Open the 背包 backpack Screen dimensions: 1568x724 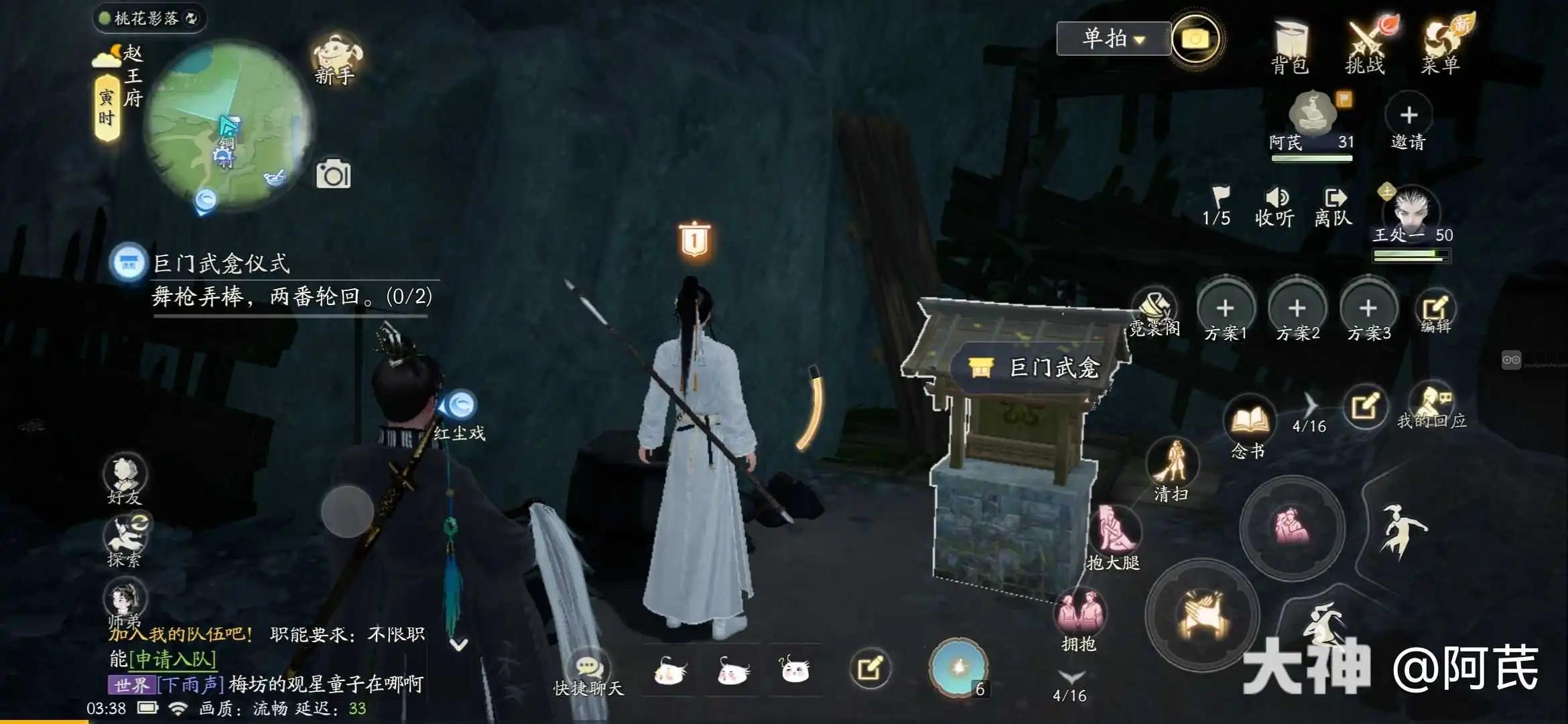click(x=1289, y=46)
